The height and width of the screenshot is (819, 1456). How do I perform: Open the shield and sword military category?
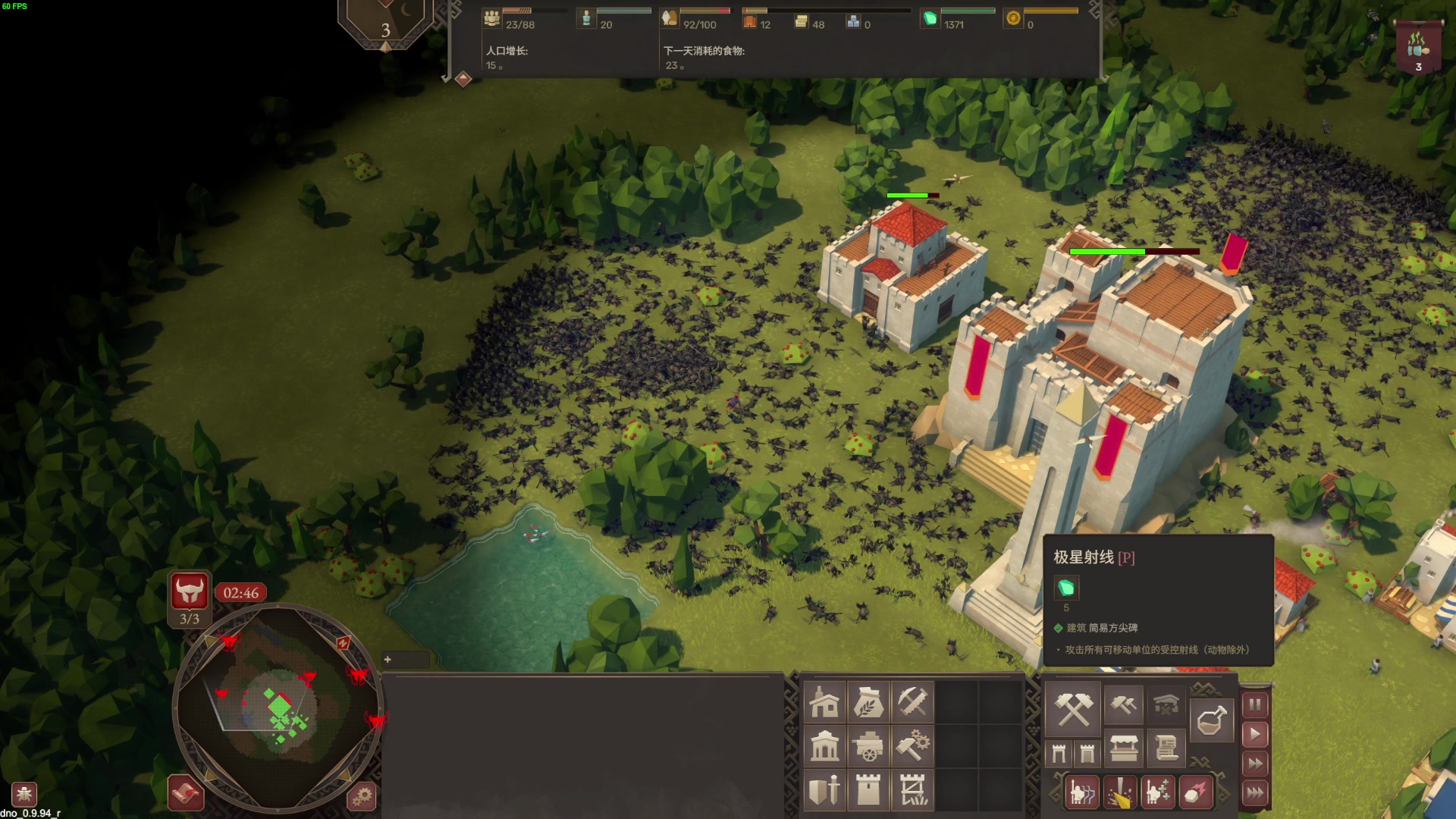click(824, 790)
